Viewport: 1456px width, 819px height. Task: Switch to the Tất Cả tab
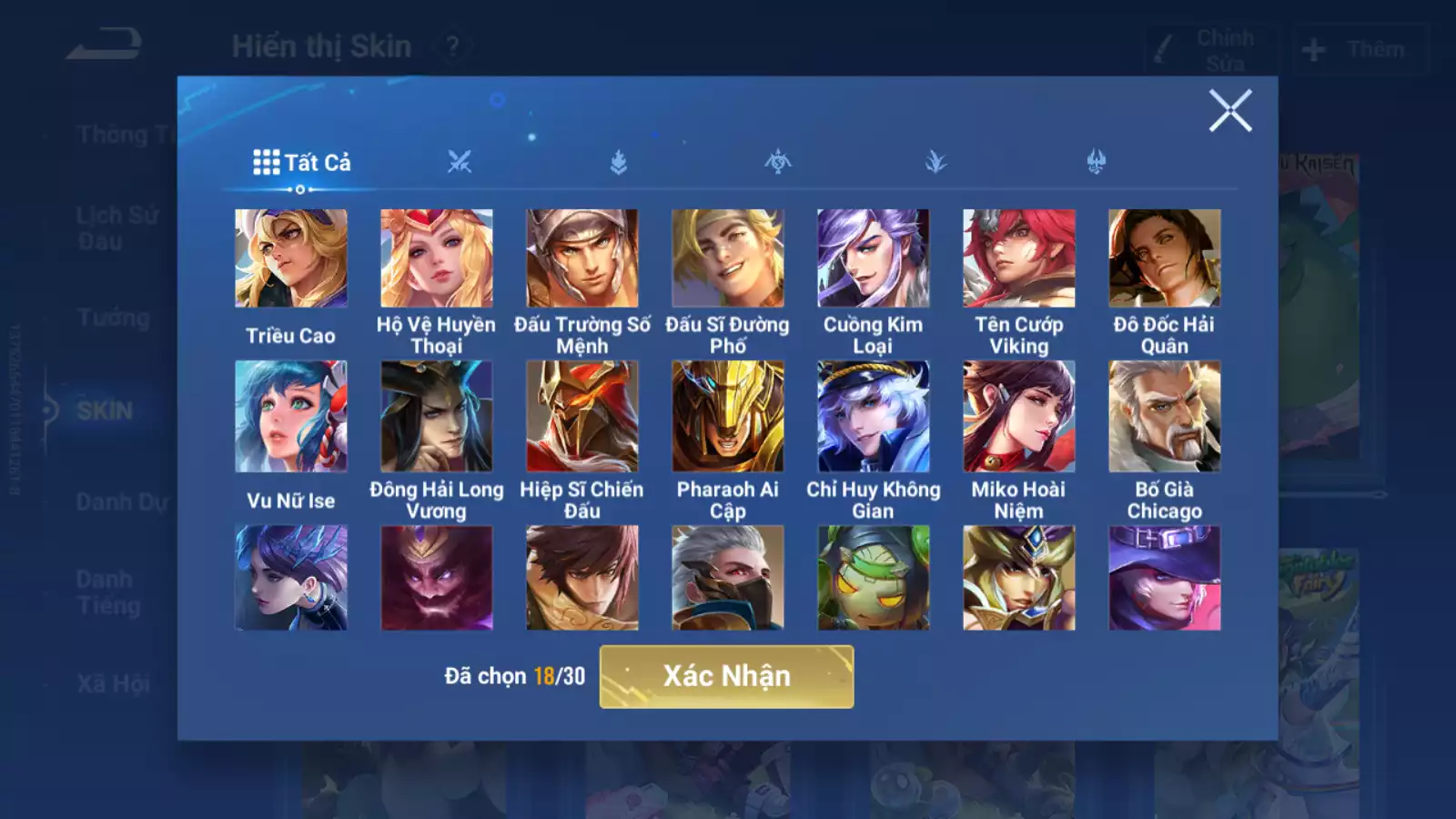(x=302, y=163)
